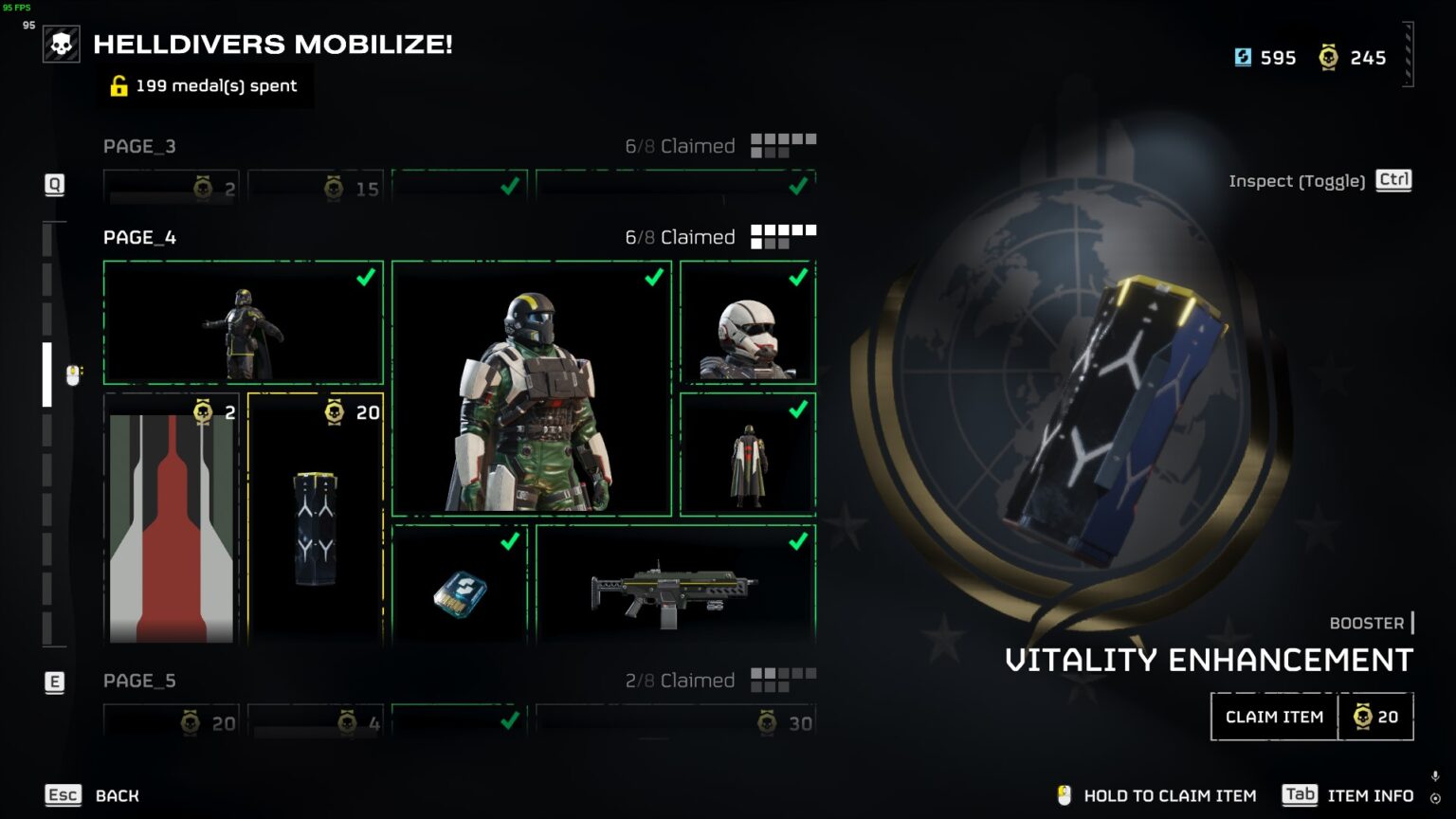Select the Vitality Enhancement booster tile
This screenshot has width=1456, height=819.
pyautogui.click(x=316, y=519)
